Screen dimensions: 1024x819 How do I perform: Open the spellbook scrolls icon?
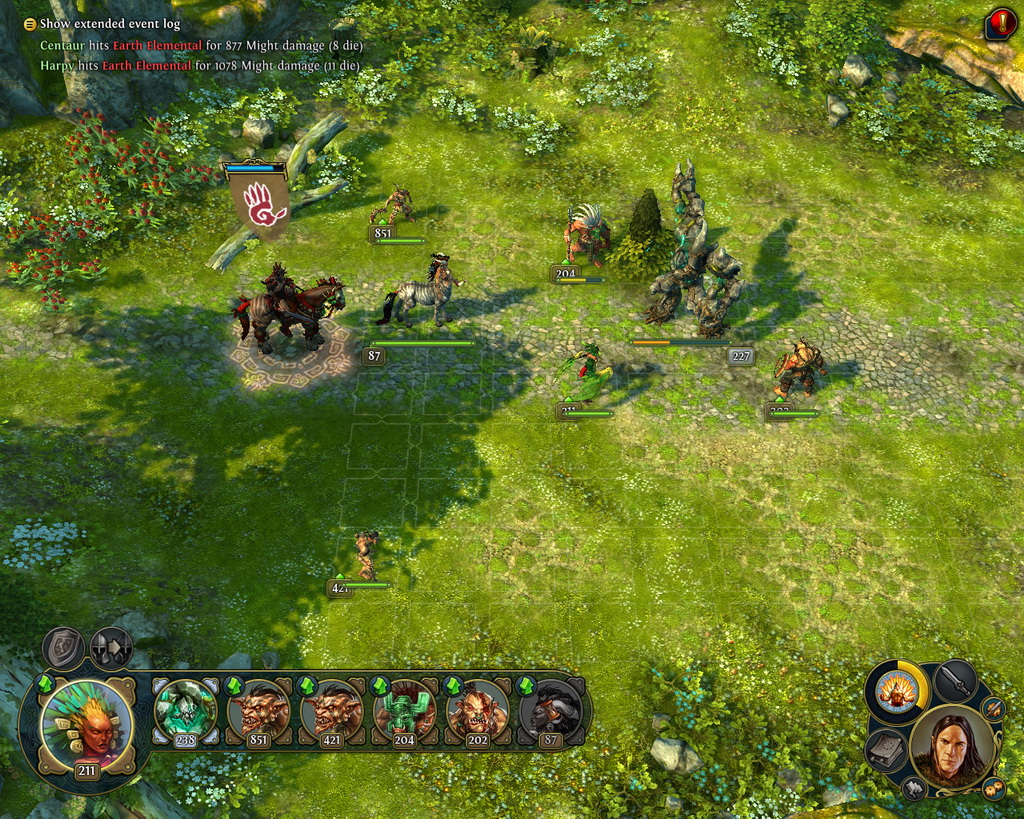pos(886,750)
